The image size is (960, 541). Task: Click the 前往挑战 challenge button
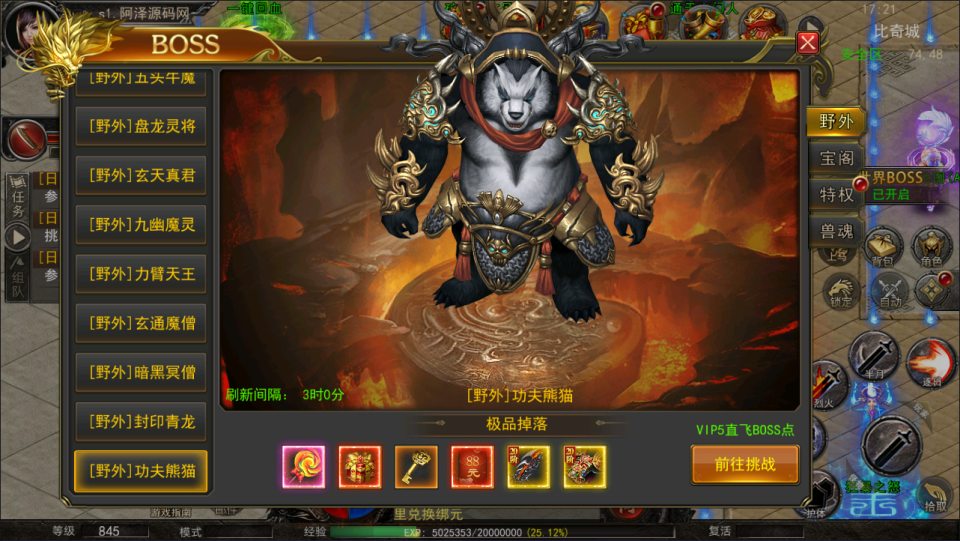point(745,464)
